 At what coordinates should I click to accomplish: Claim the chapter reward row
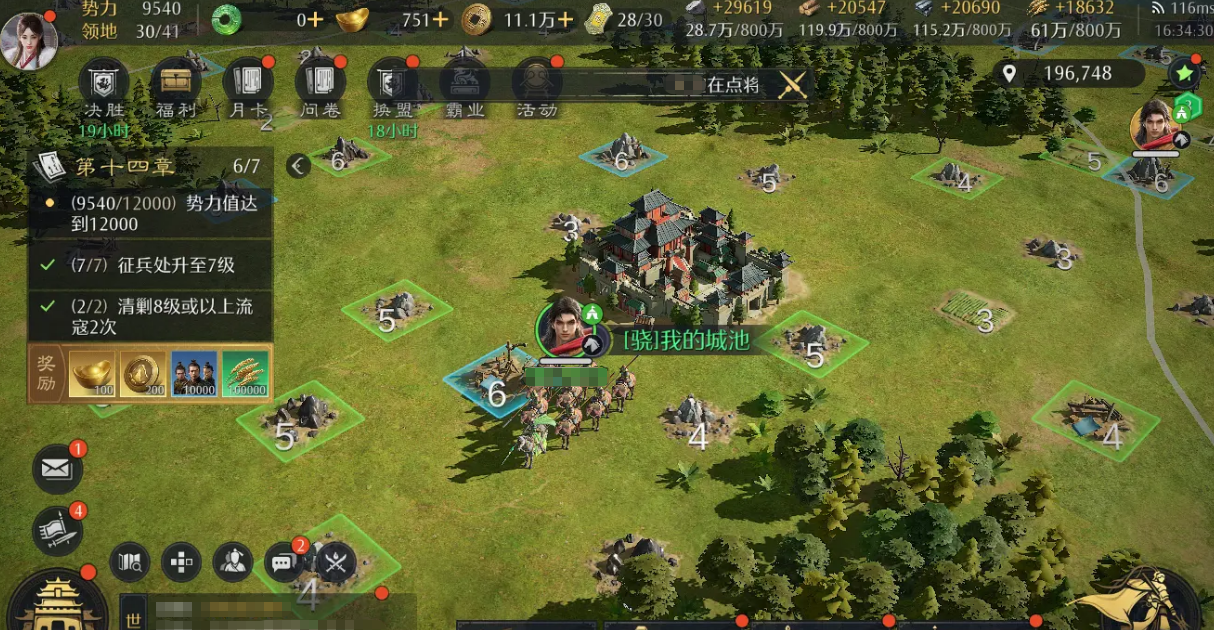150,373
